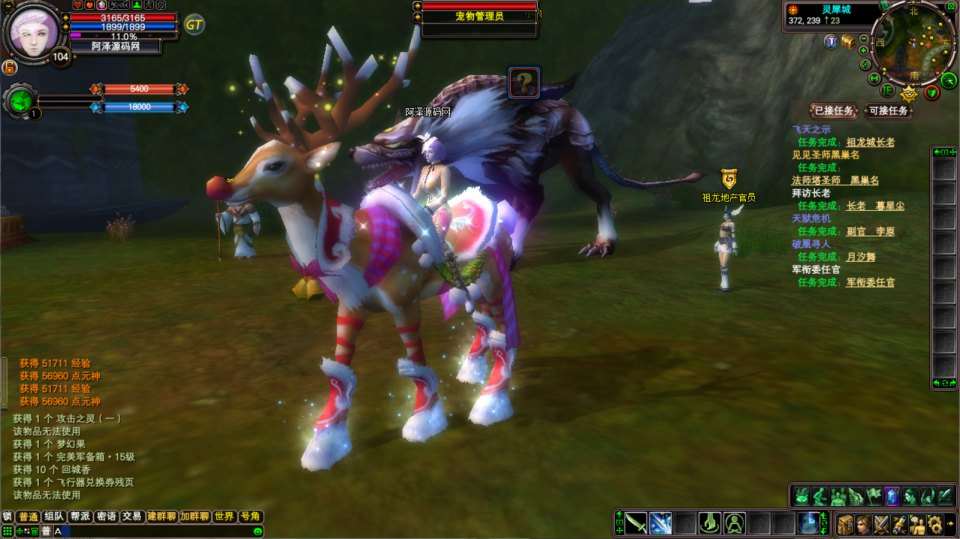Viewport: 960px width, 539px height.
Task: Activate the blue crystal skill icon
Action: coord(893,496)
